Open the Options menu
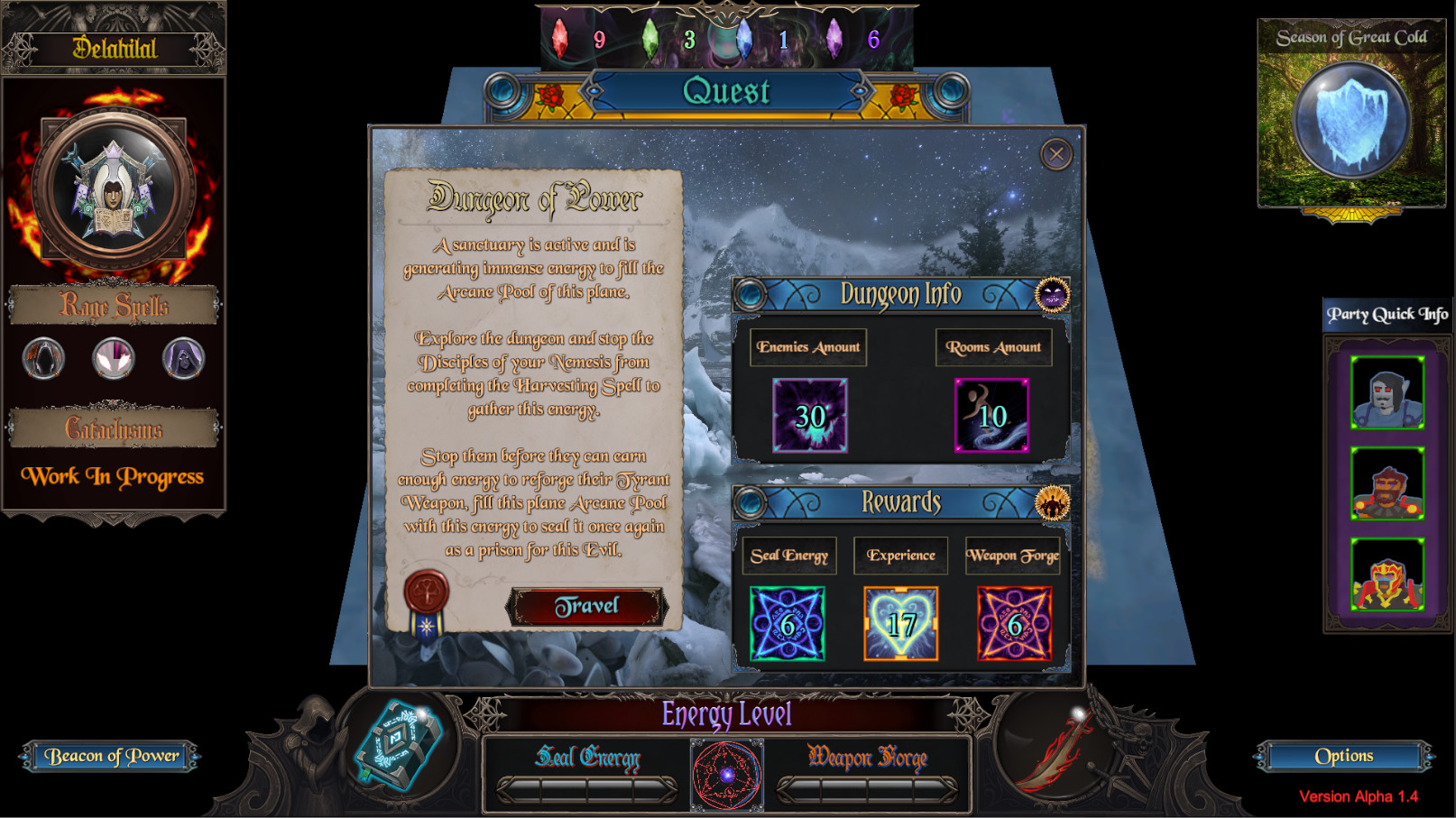The image size is (1456, 818). click(x=1342, y=755)
